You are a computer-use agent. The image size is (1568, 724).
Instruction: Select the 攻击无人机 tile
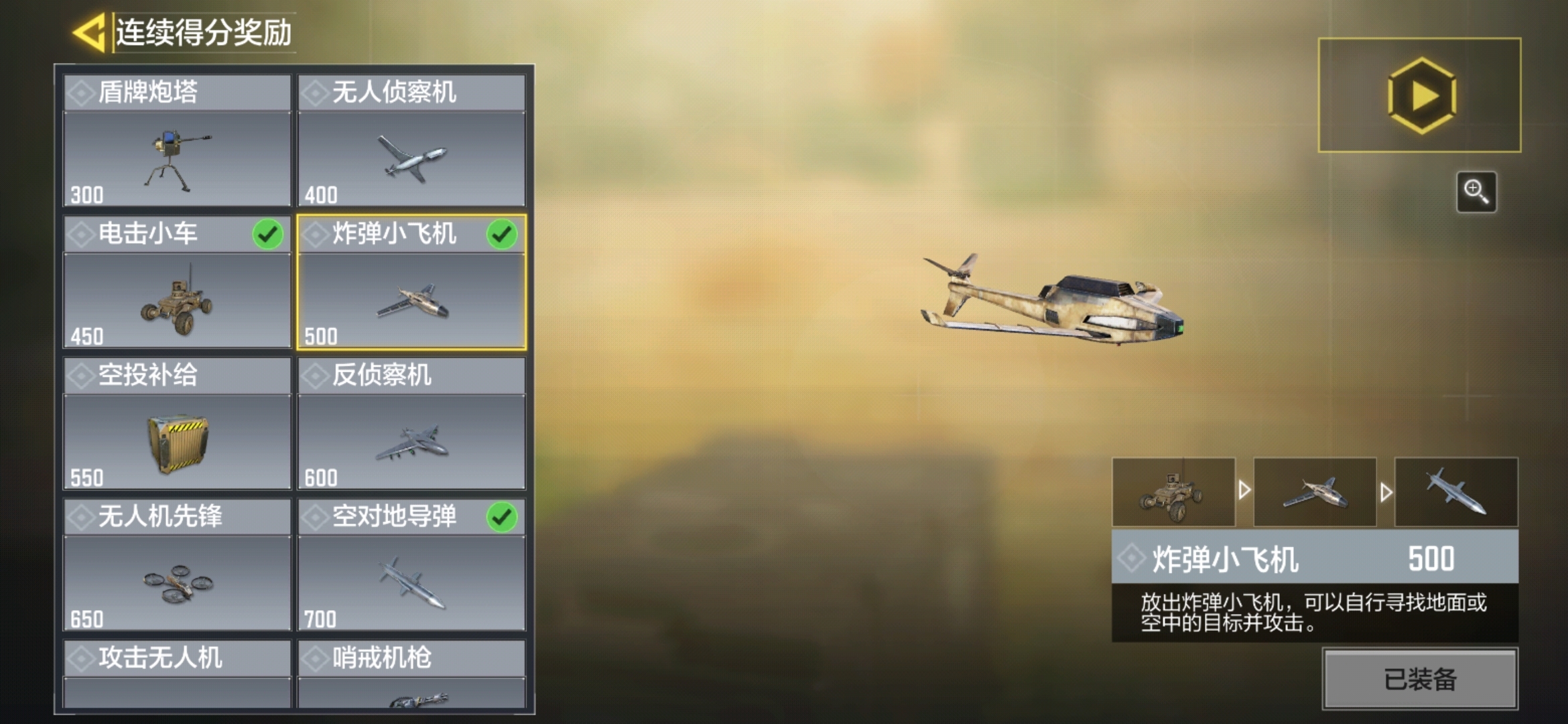(177, 674)
